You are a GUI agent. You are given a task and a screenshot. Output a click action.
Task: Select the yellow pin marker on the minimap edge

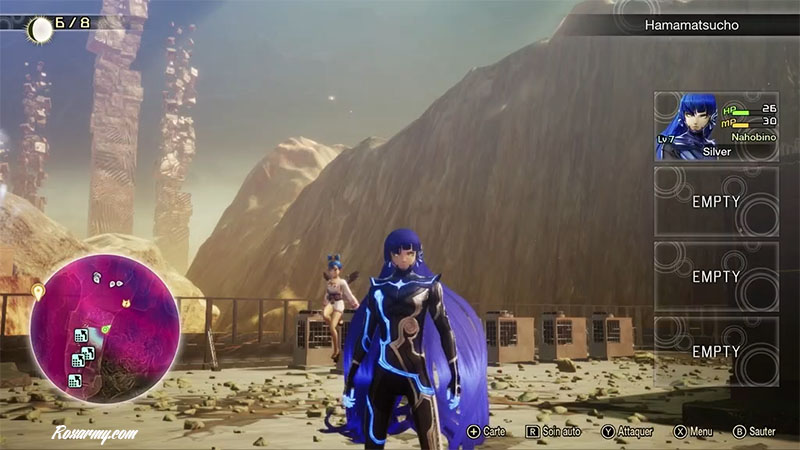pos(39,293)
